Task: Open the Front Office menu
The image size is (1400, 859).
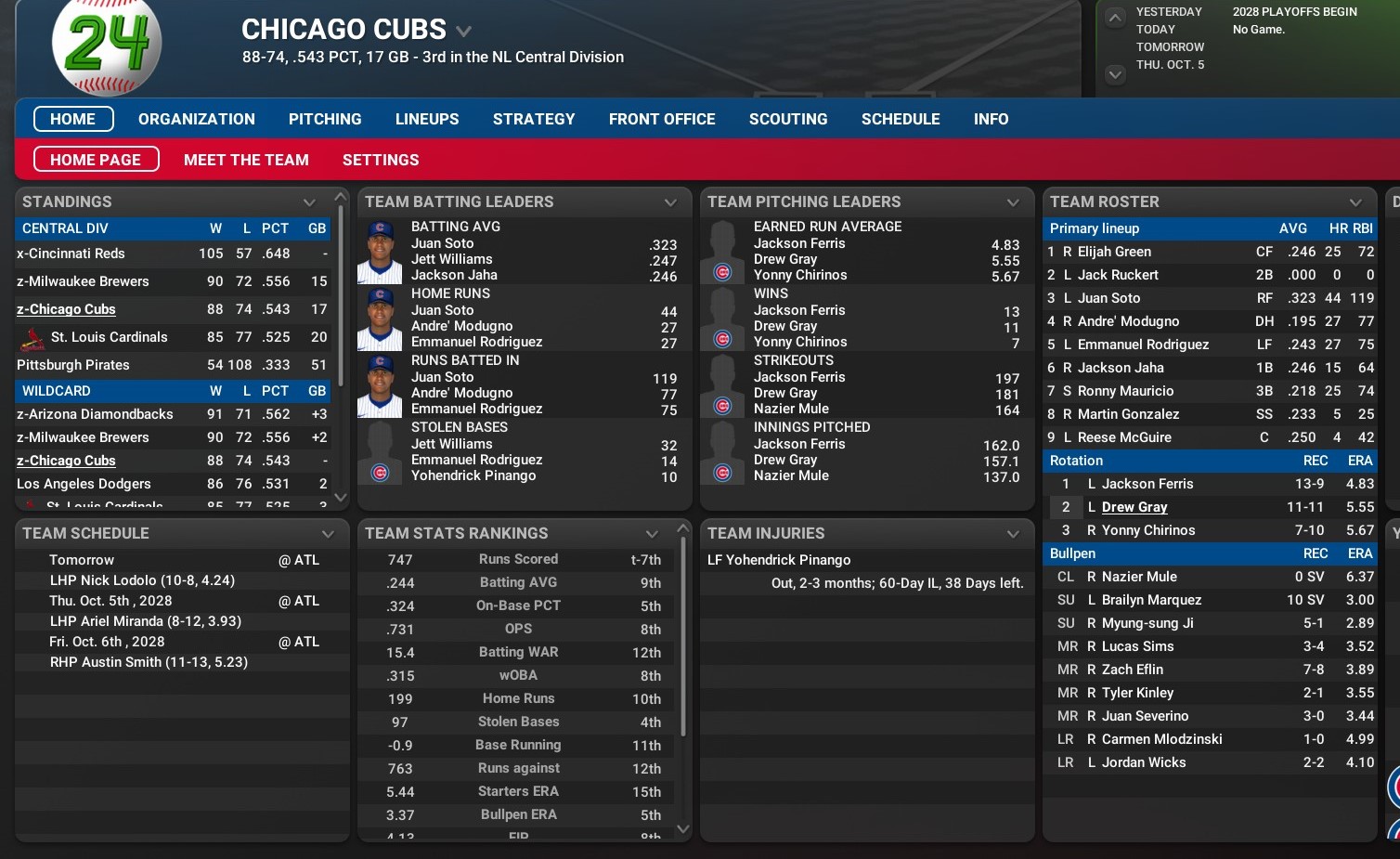Action: 662,119
